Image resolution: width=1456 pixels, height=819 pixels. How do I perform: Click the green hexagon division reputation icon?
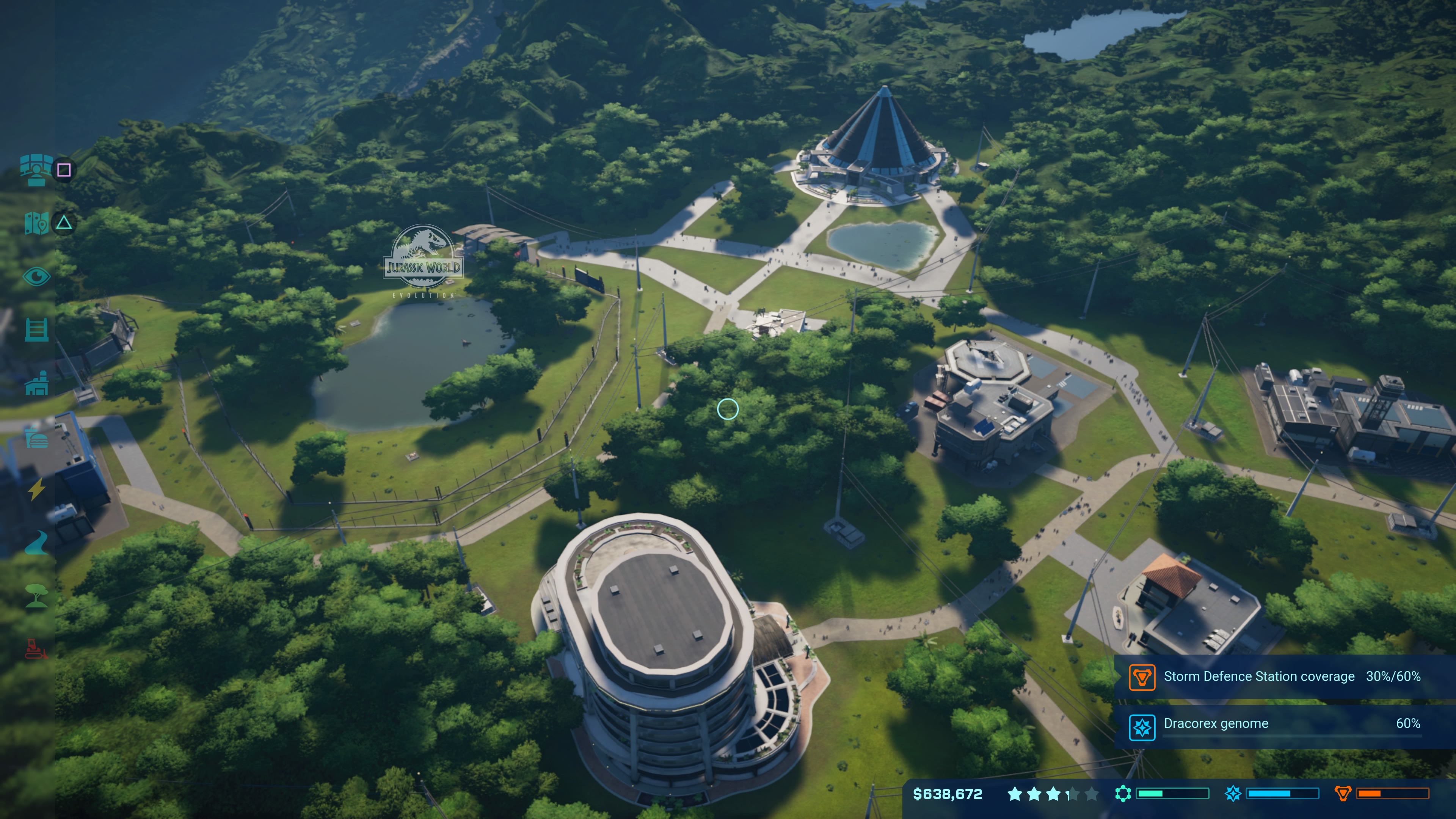click(x=1122, y=794)
